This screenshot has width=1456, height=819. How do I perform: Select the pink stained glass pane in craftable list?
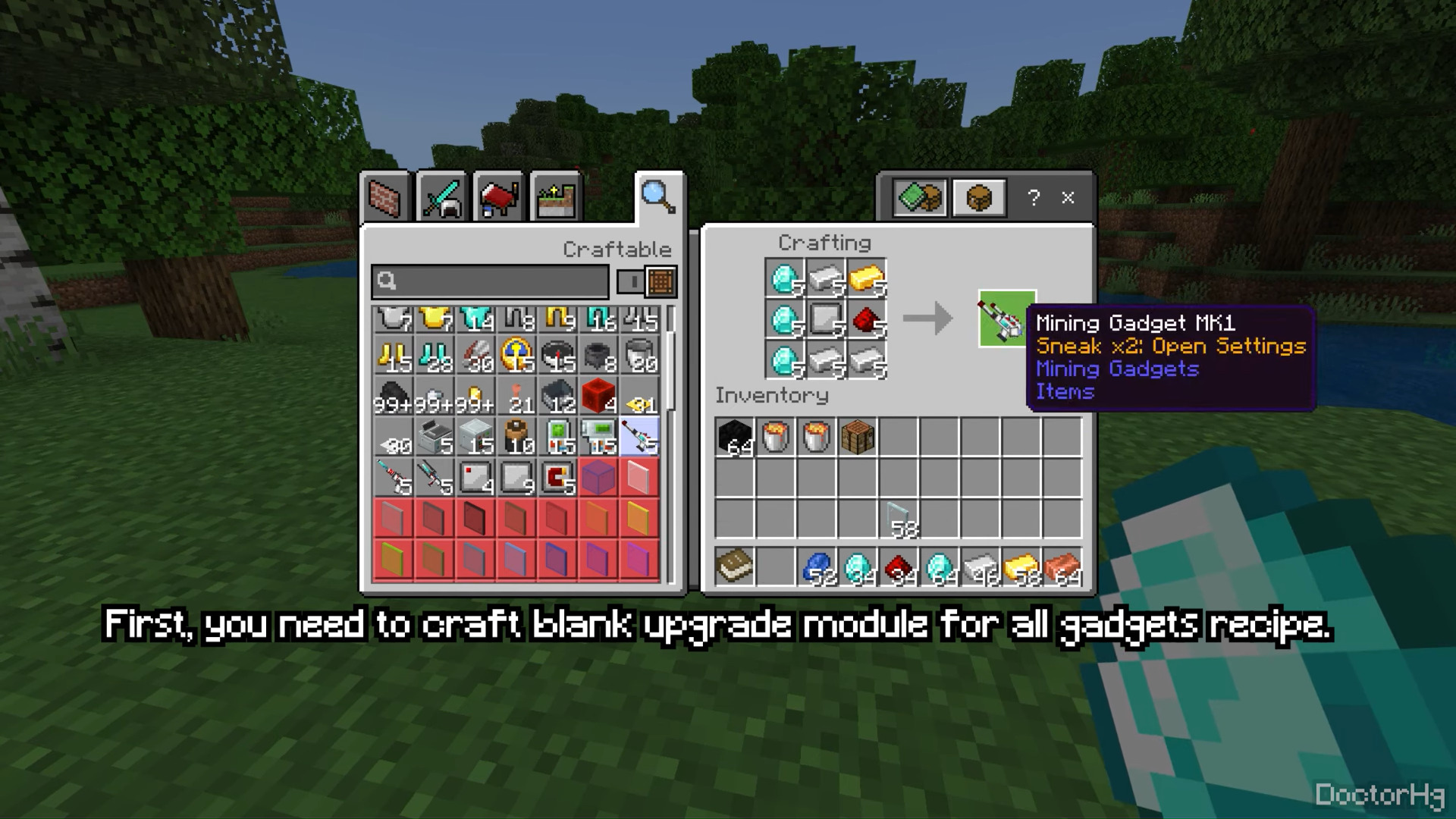[639, 478]
